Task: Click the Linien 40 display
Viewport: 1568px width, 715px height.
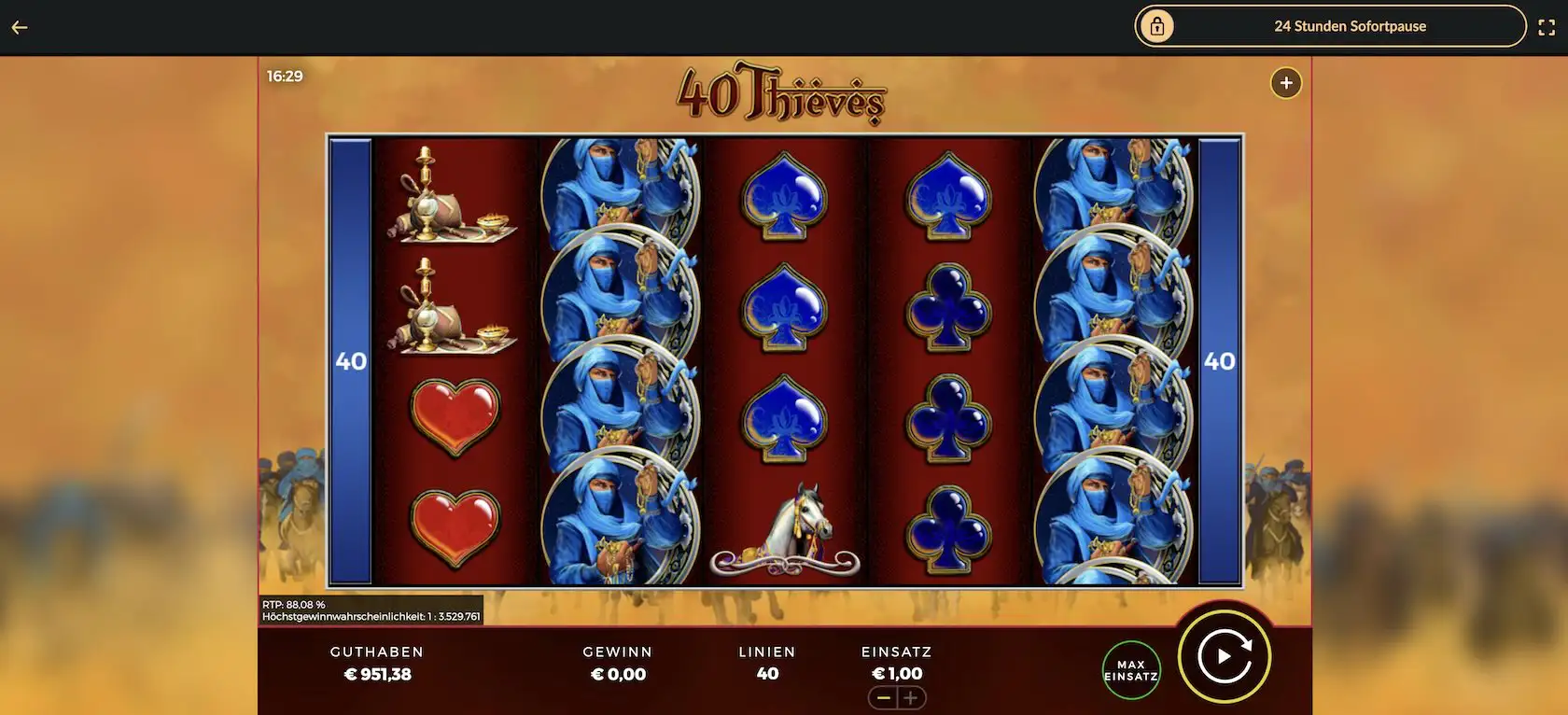Action: click(x=767, y=663)
